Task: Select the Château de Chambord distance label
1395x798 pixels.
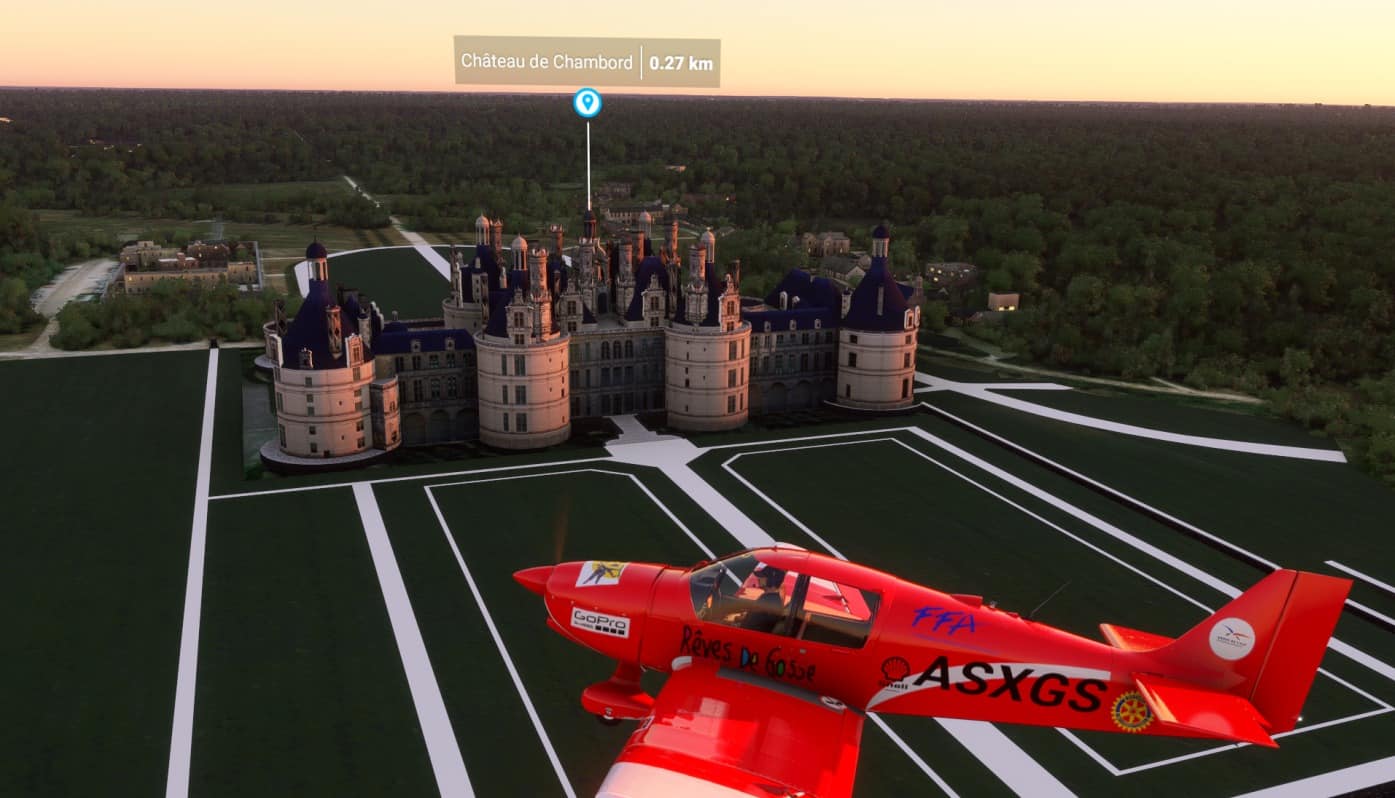Action: pos(681,62)
